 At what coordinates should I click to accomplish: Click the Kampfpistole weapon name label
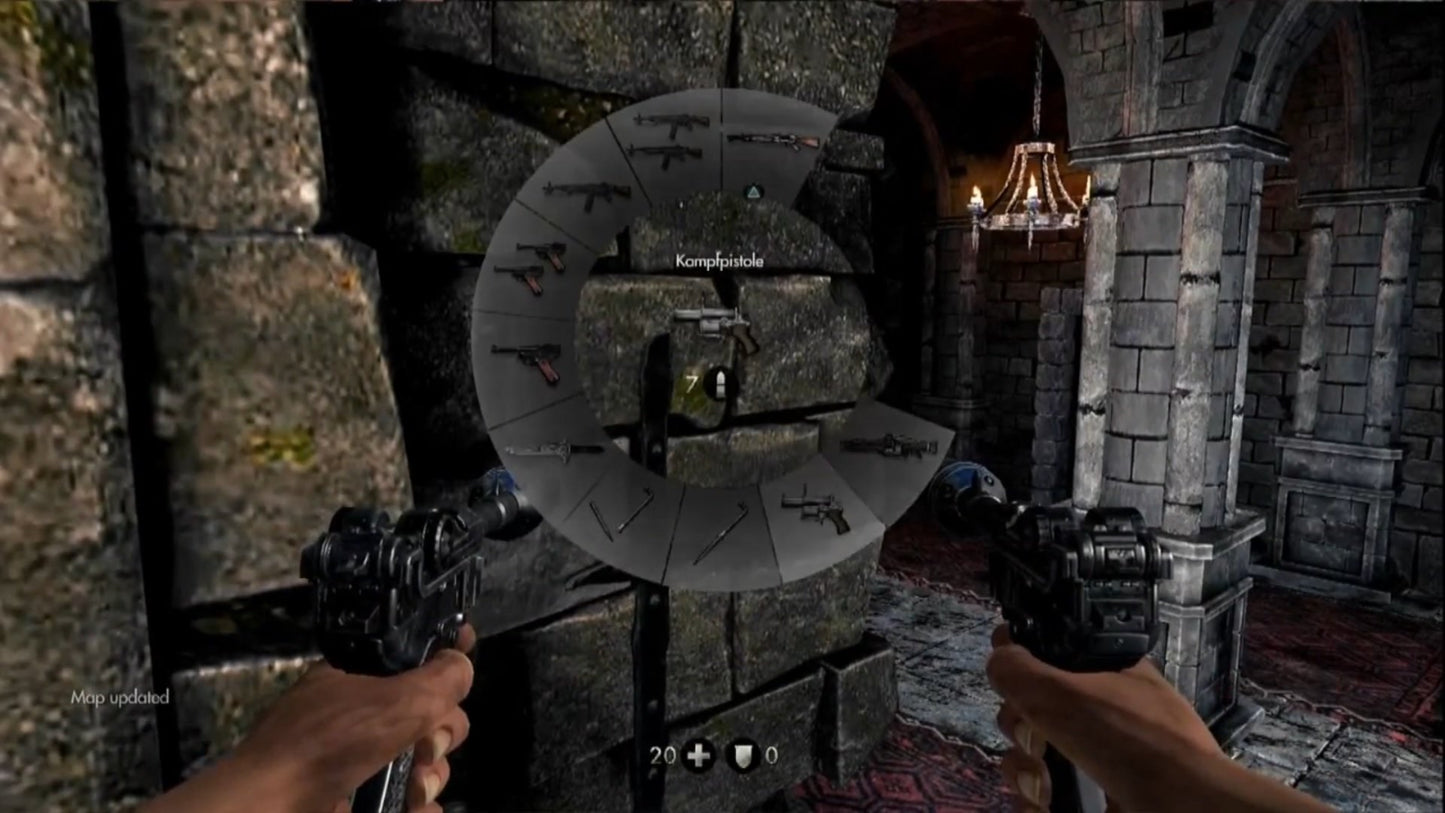719,259
